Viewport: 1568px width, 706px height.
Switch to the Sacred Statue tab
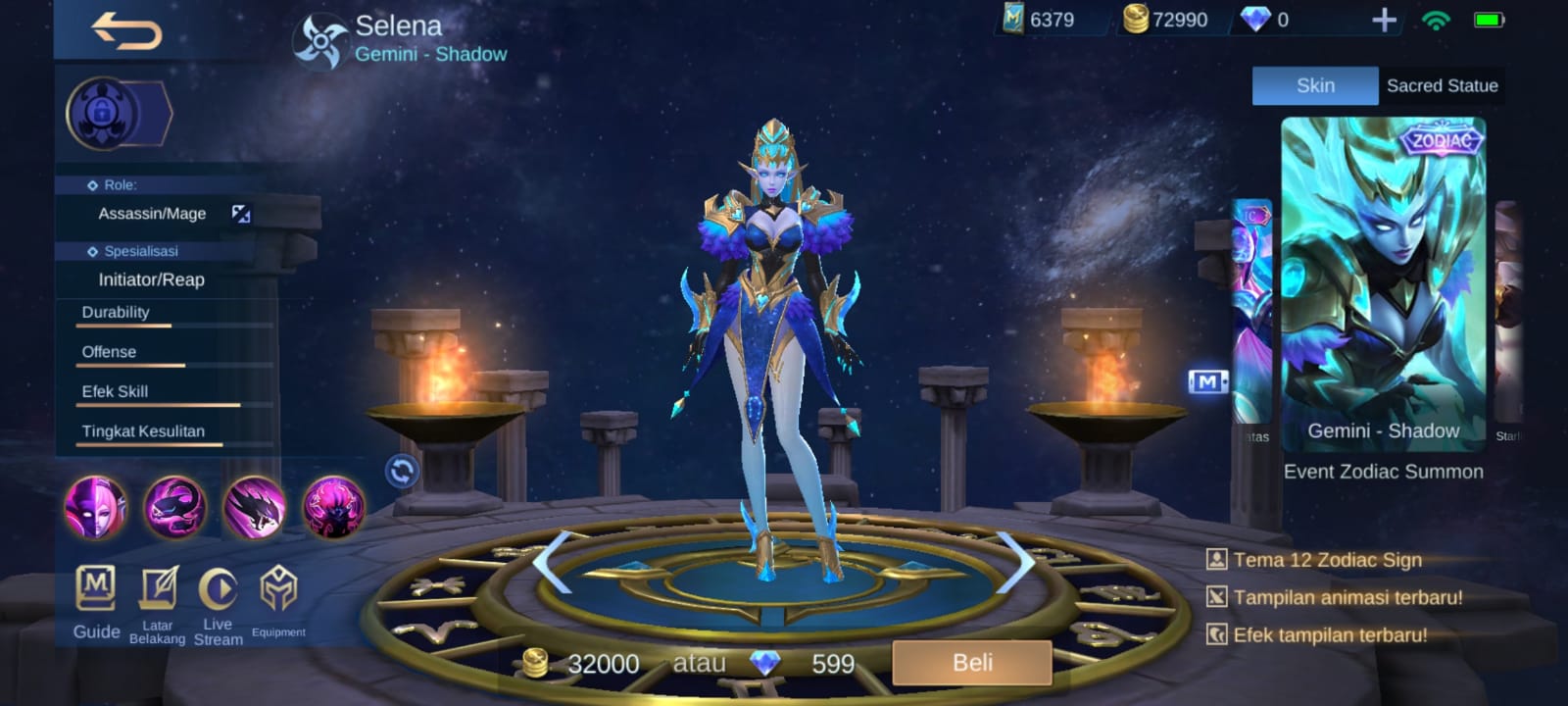(x=1443, y=85)
